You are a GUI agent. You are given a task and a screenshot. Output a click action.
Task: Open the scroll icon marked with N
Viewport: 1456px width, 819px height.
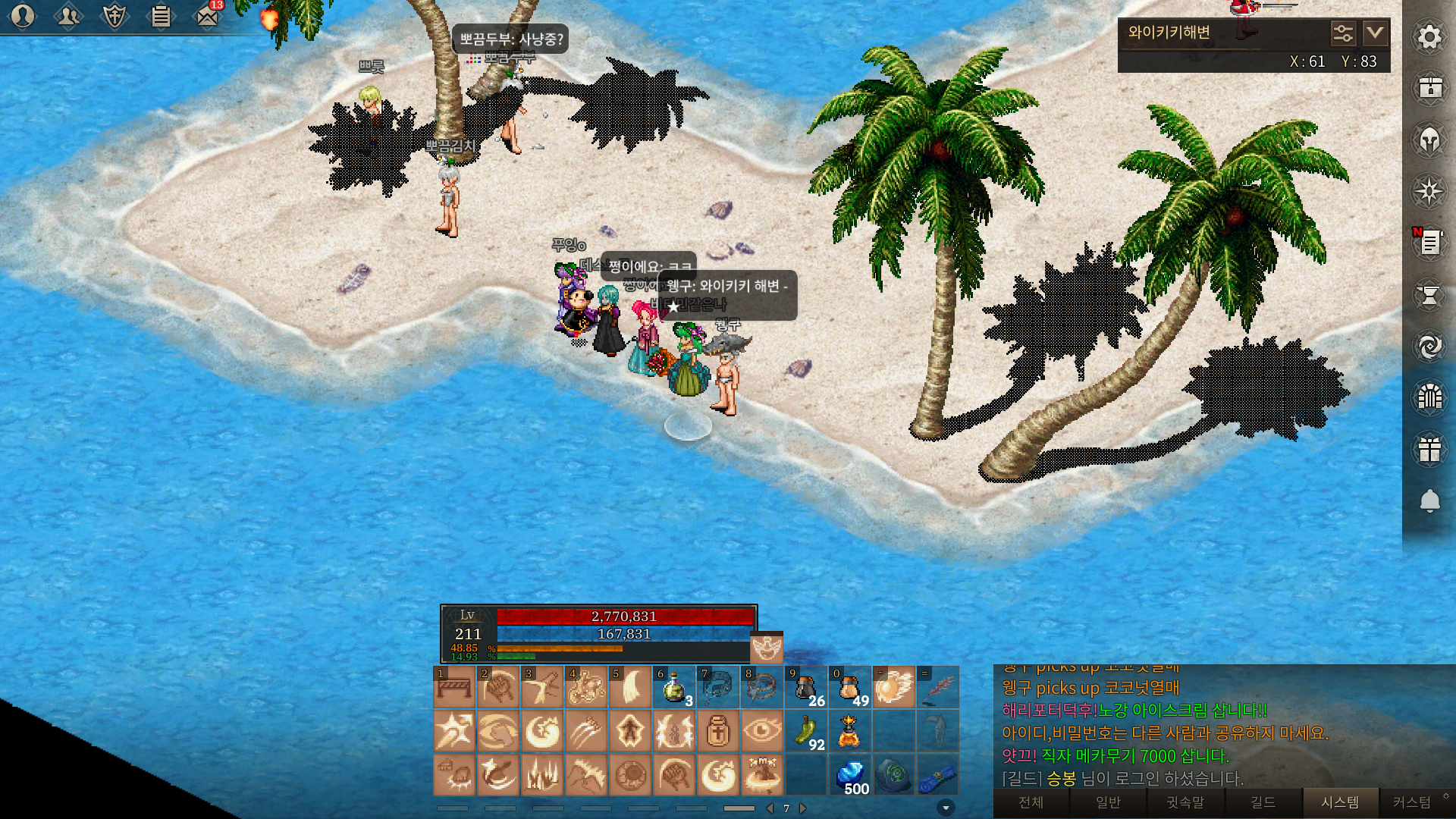click(x=1429, y=243)
